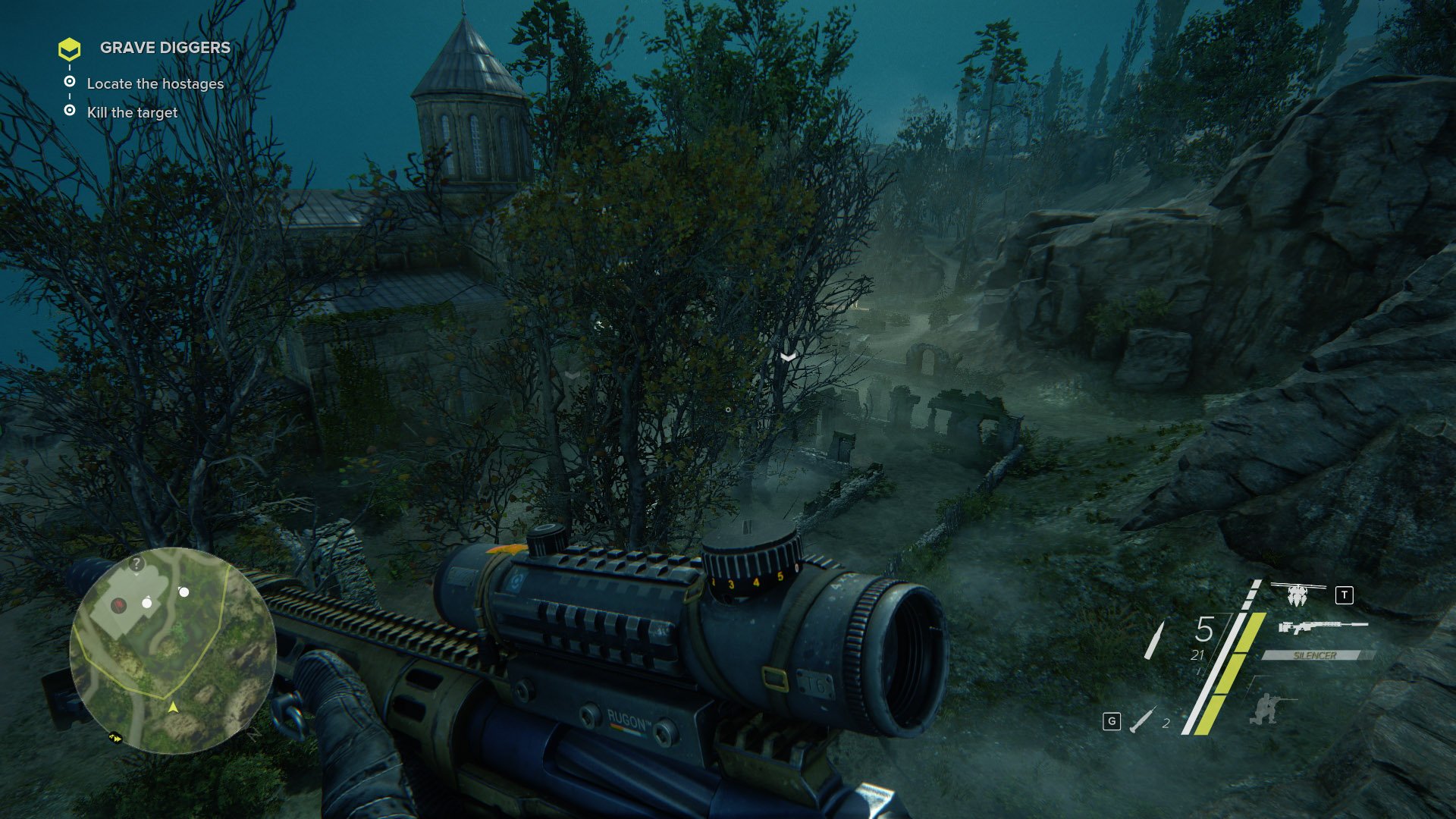The width and height of the screenshot is (1456, 819).
Task: Click the yellow fast-travel badge below the minimap
Action: click(x=115, y=737)
